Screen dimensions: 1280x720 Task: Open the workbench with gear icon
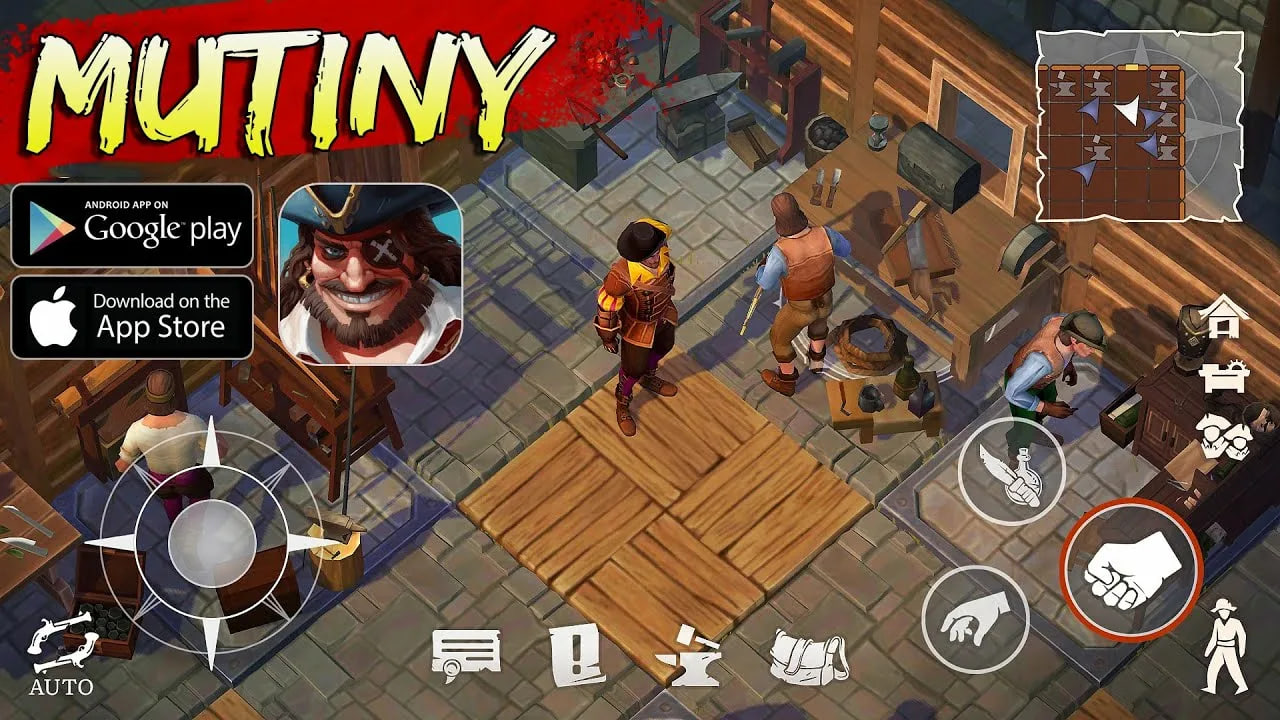pyautogui.click(x=1226, y=377)
